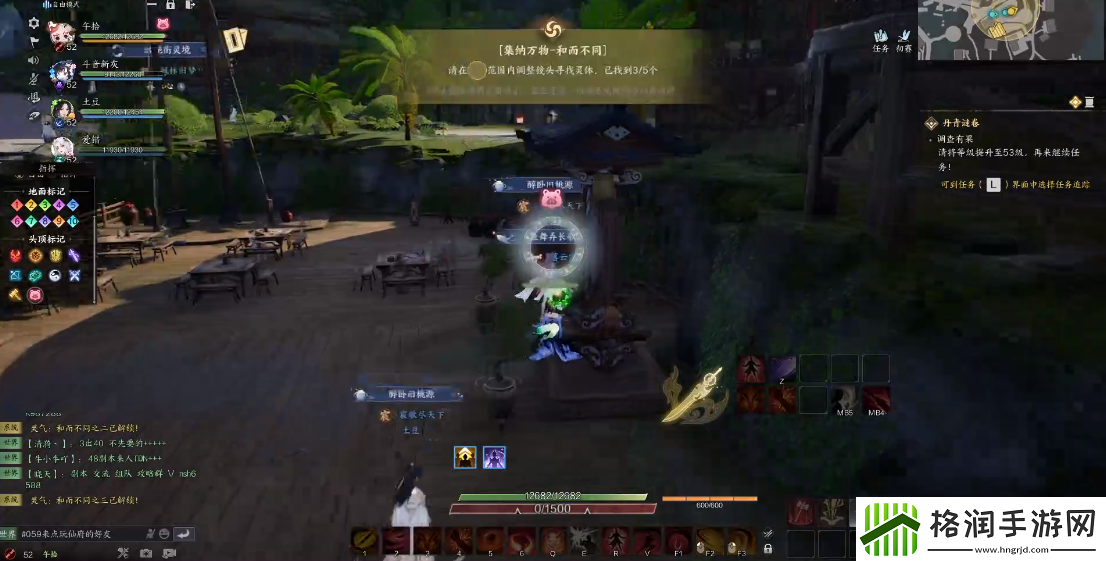Viewport: 1106px width, 561px height.
Task: Select party member 土豆's portrait
Action: tap(62, 109)
